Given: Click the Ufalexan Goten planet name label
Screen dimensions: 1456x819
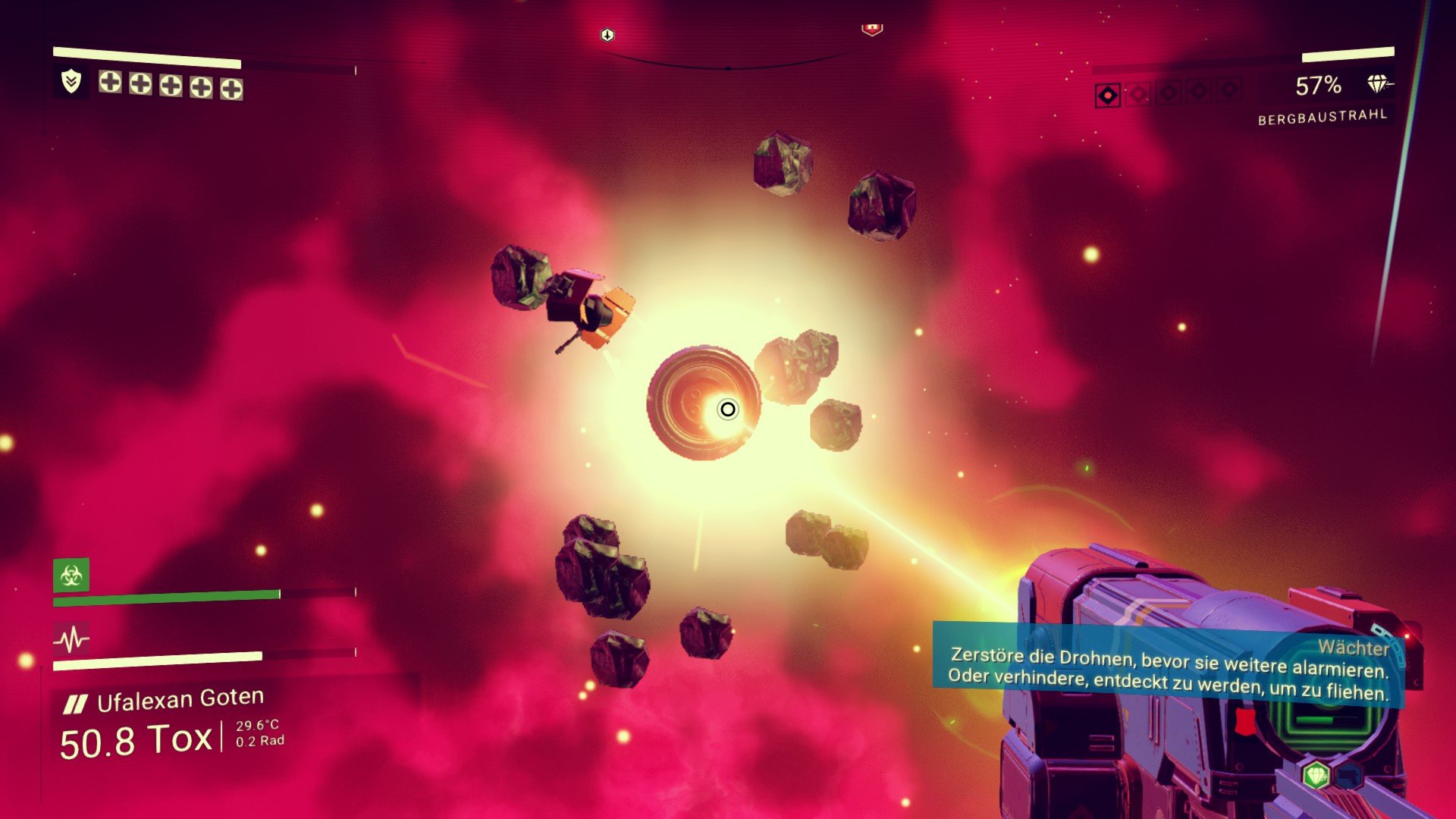Looking at the screenshot, I should [180, 699].
